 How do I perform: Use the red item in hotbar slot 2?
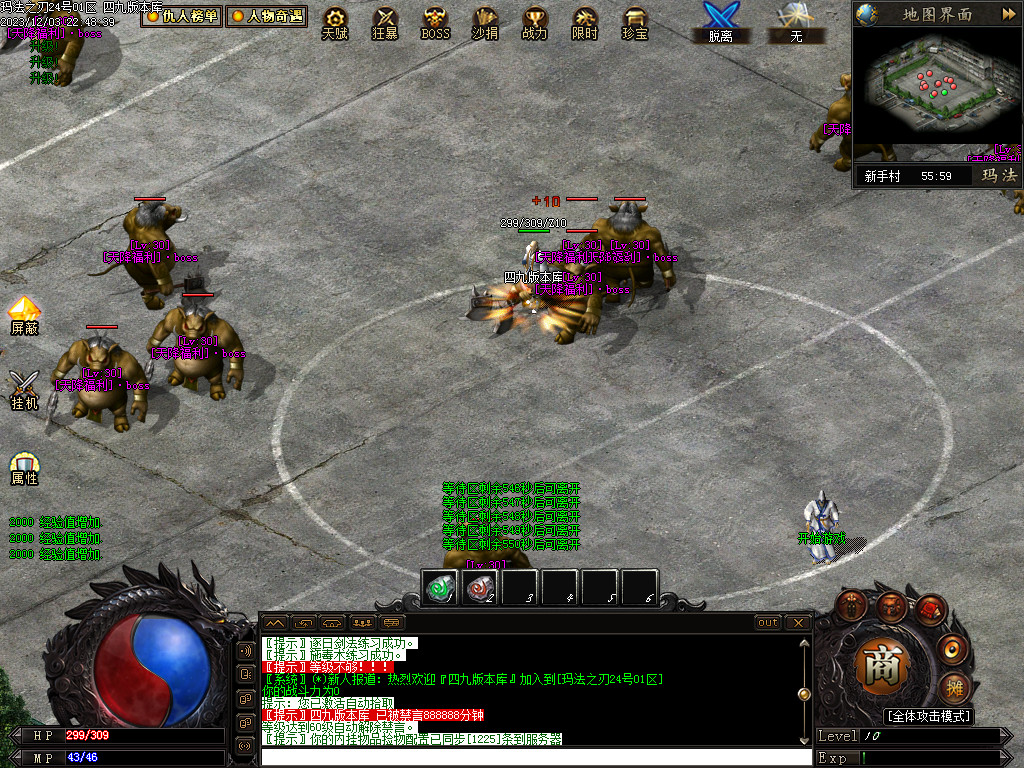tap(480, 588)
